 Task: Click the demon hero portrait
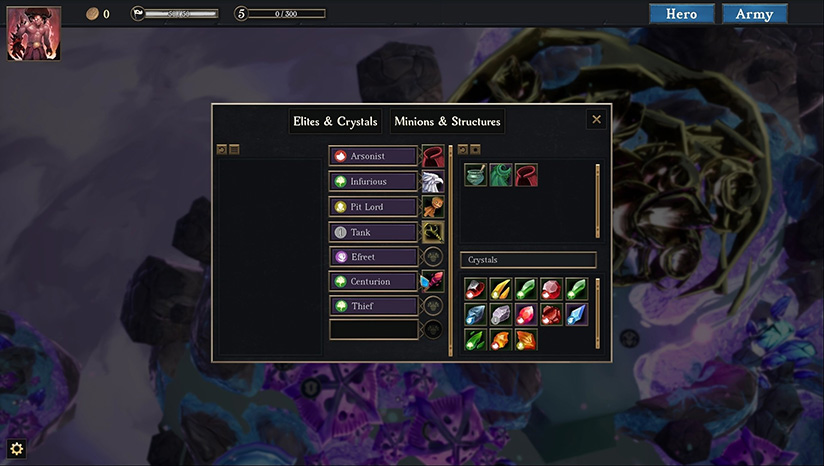coord(34,34)
